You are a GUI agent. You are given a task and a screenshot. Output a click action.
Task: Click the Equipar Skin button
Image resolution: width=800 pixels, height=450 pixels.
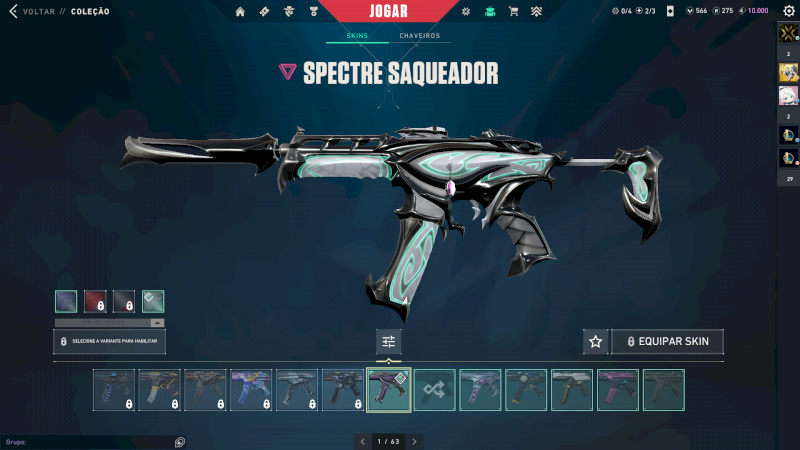[667, 341]
